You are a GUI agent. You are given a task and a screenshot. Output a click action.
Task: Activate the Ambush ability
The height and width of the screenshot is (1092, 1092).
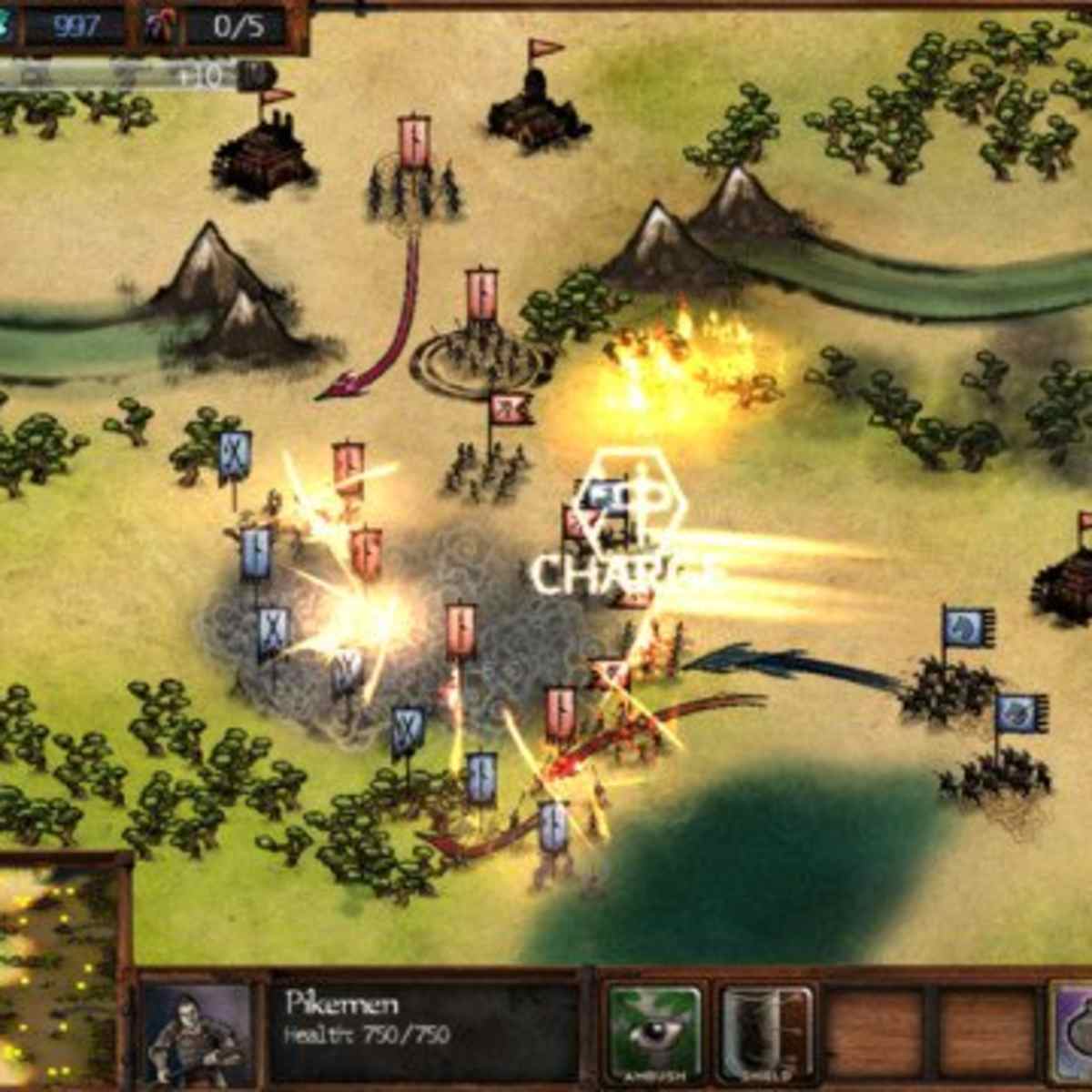pyautogui.click(x=655, y=1031)
